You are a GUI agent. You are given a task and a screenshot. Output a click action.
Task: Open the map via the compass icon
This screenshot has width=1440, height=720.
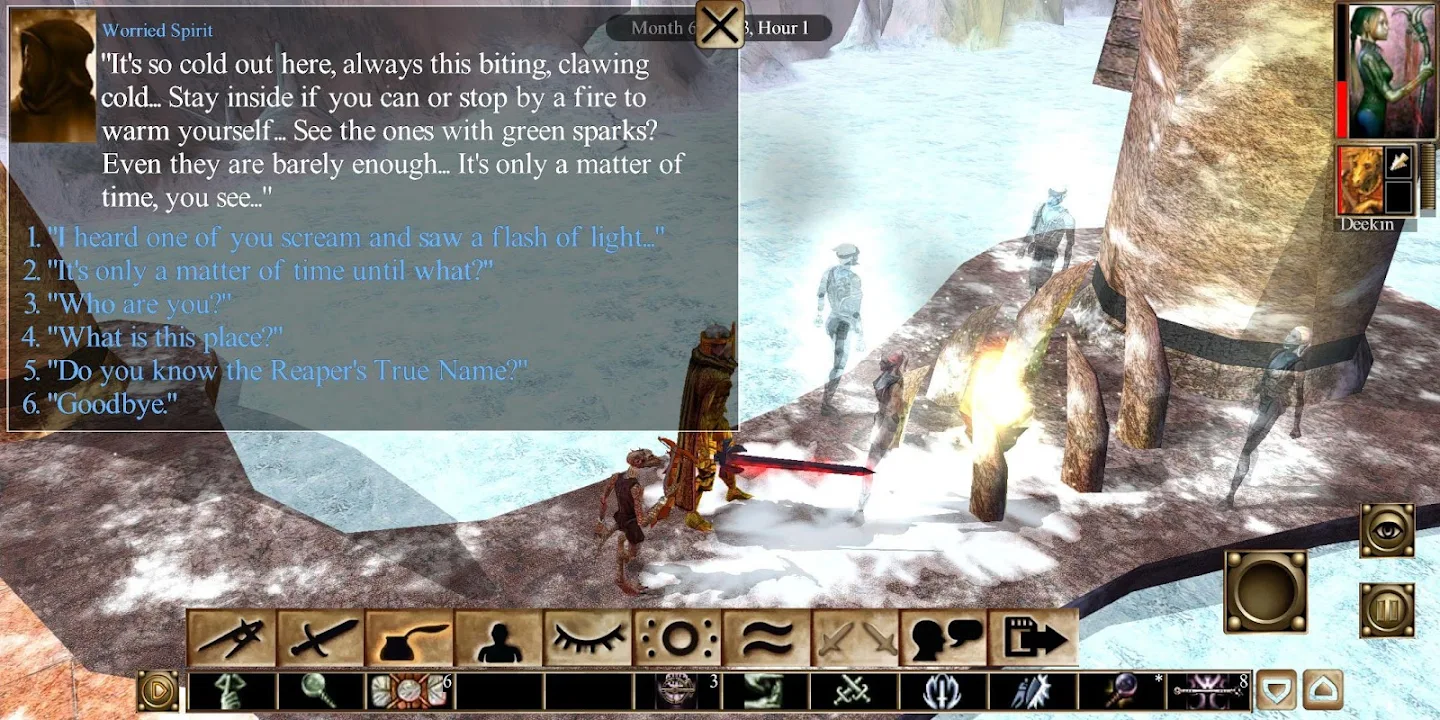[x=231, y=638]
